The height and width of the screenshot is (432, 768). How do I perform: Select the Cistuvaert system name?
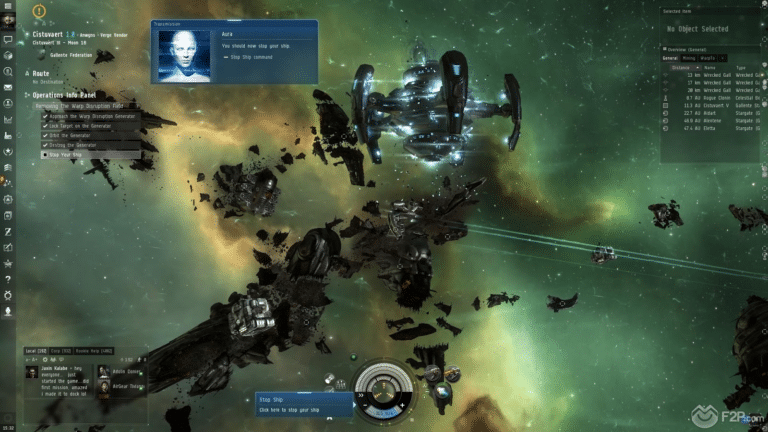tap(48, 33)
